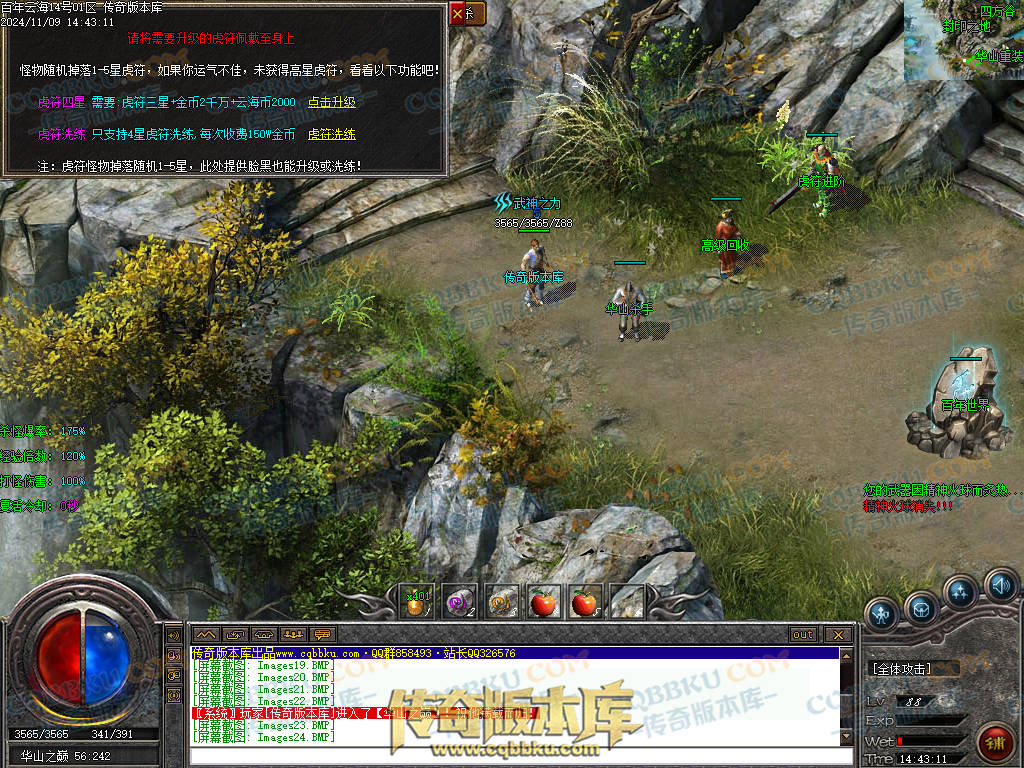This screenshot has height=768, width=1024.
Task: Select the purple spiral scroll slot
Action: [x=460, y=602]
